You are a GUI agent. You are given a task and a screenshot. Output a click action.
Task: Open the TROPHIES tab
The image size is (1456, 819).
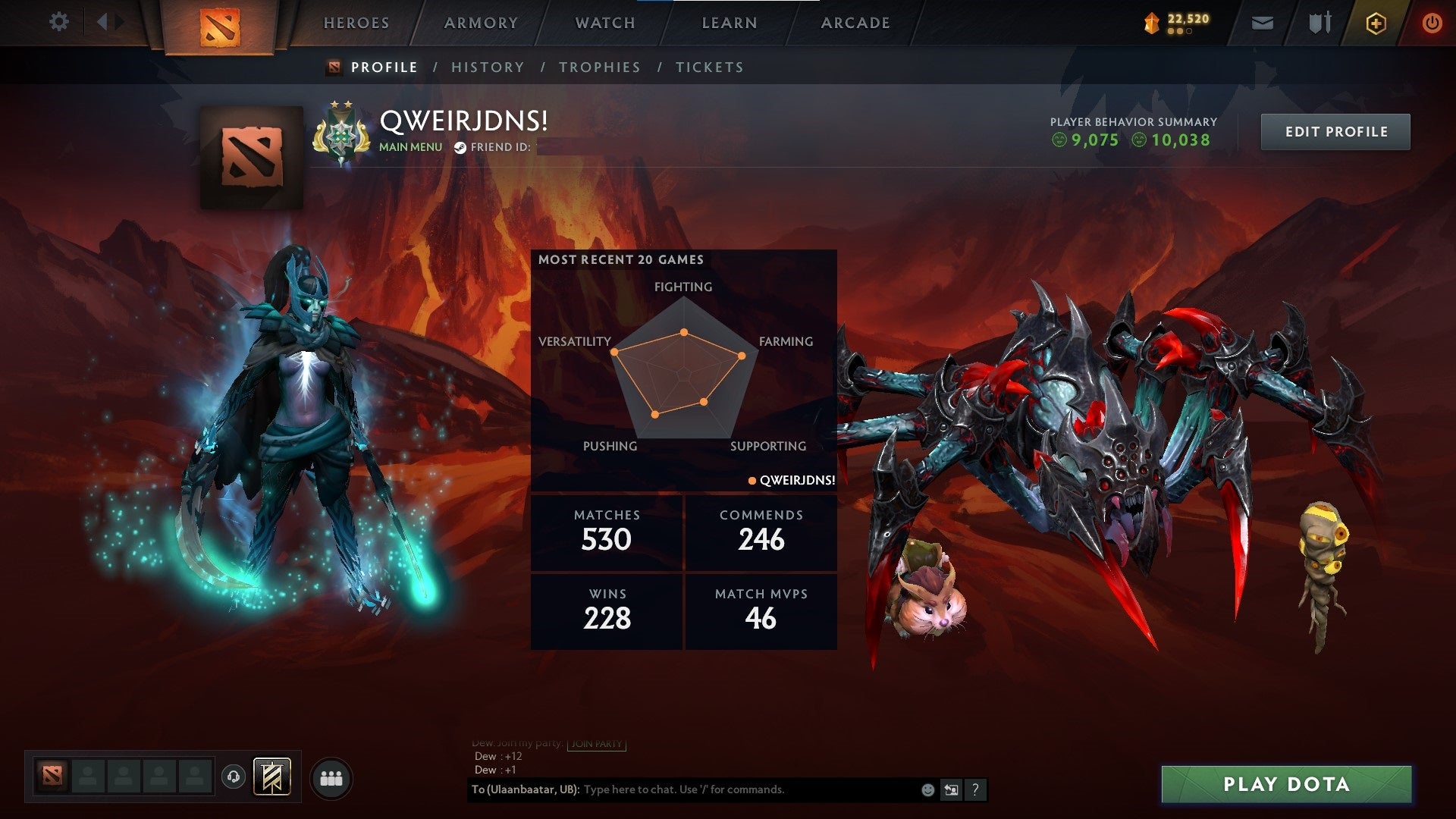(600, 67)
